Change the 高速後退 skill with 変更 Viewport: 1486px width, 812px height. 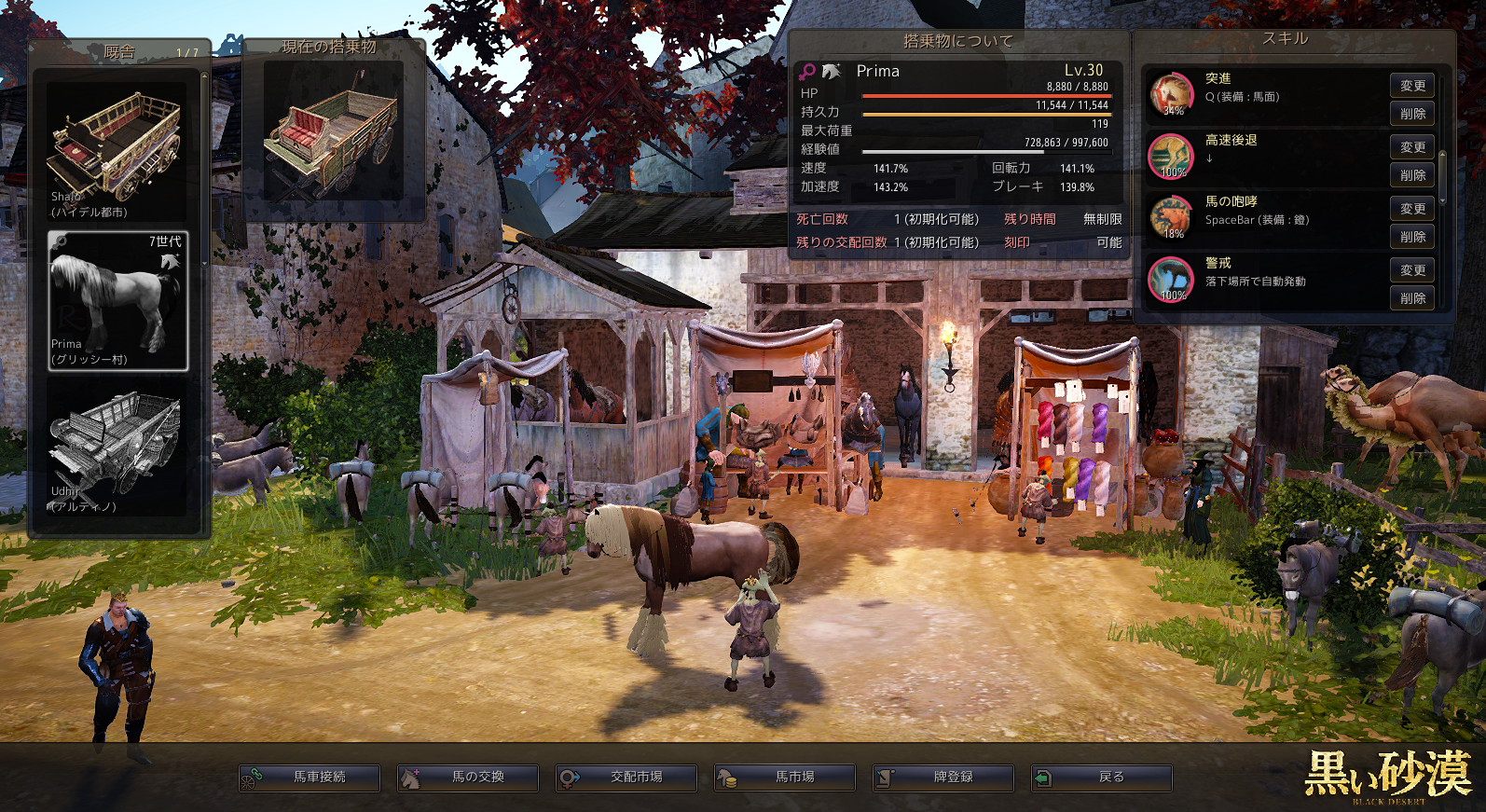click(1412, 147)
